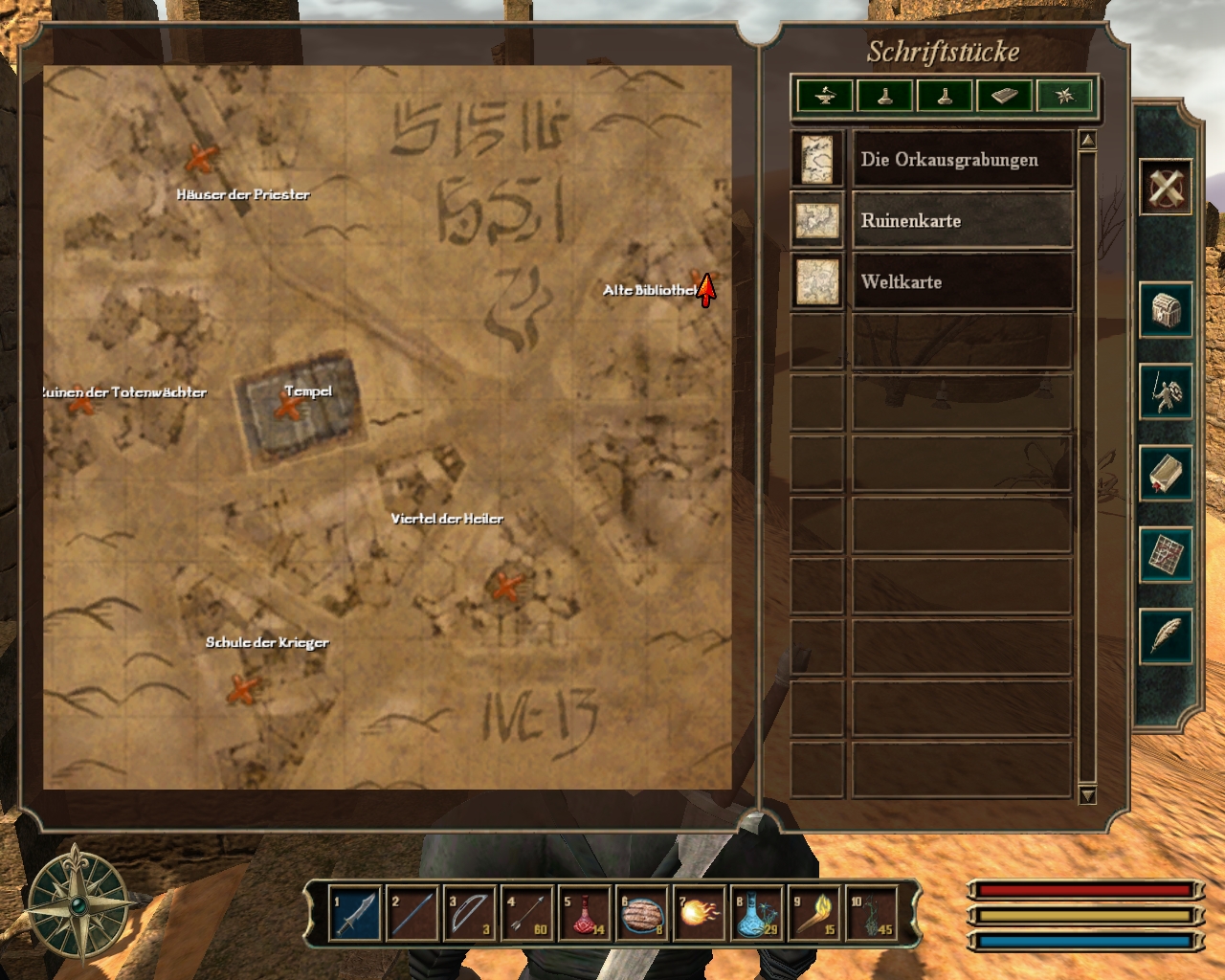This screenshot has height=980, width=1225.
Task: Select the bow in hotbar slot 3
Action: pos(470,914)
